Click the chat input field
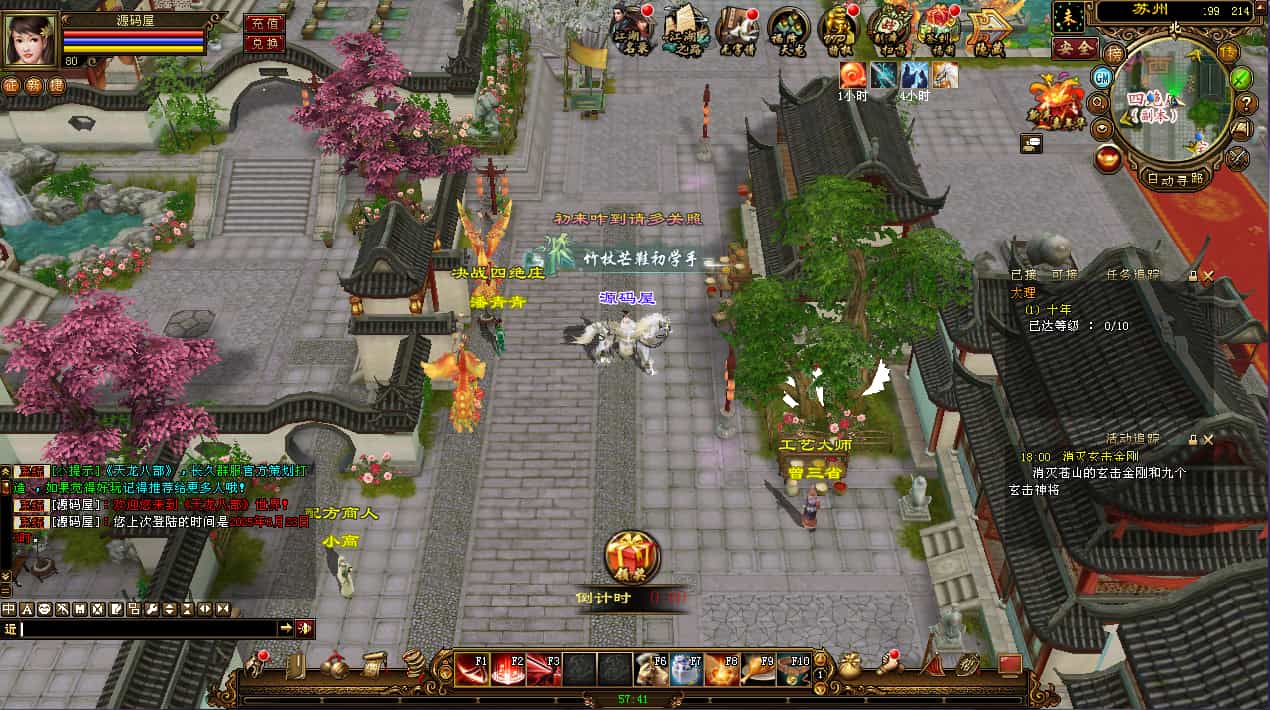The height and width of the screenshot is (710, 1270). pos(148,628)
